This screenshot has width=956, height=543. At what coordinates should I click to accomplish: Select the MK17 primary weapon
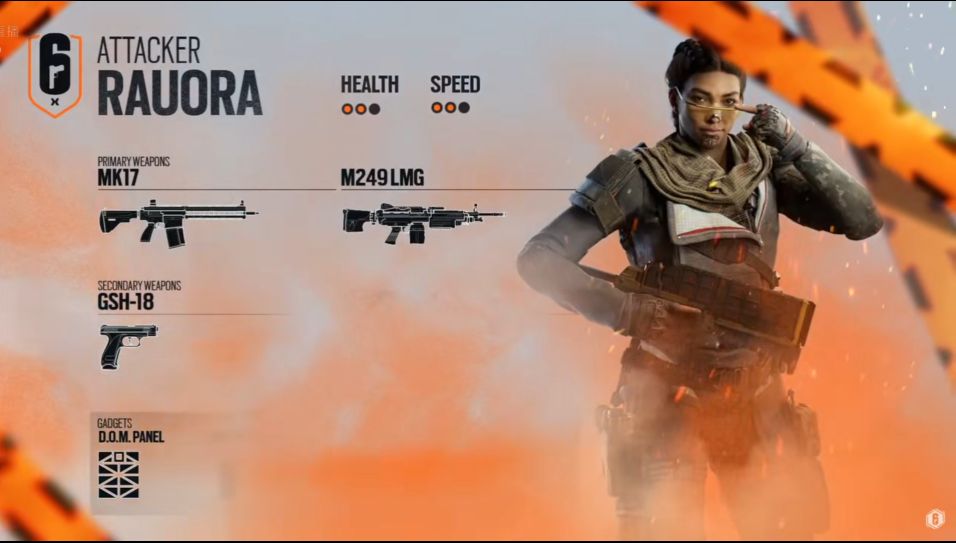tap(177, 221)
